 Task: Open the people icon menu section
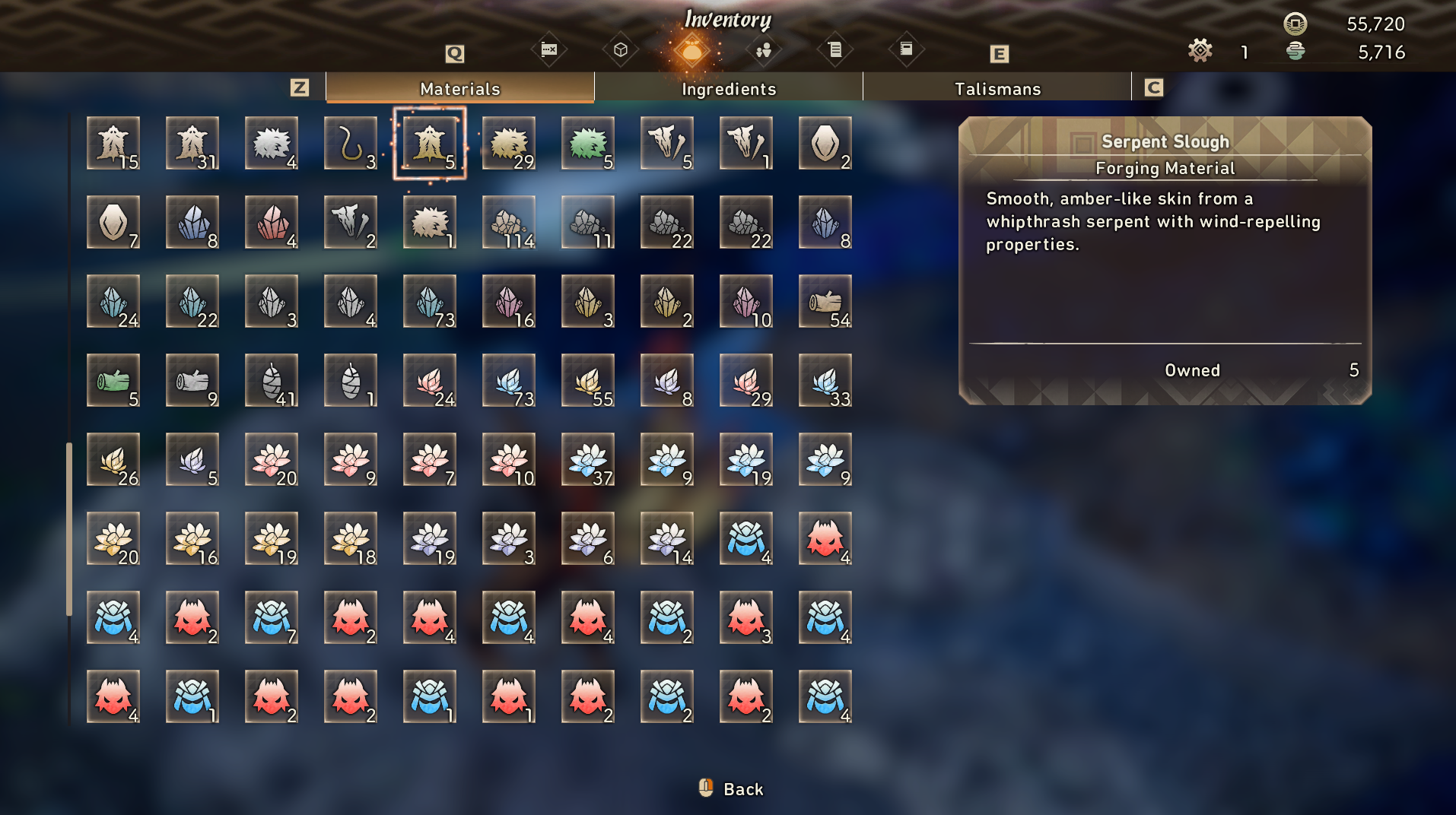(x=763, y=50)
